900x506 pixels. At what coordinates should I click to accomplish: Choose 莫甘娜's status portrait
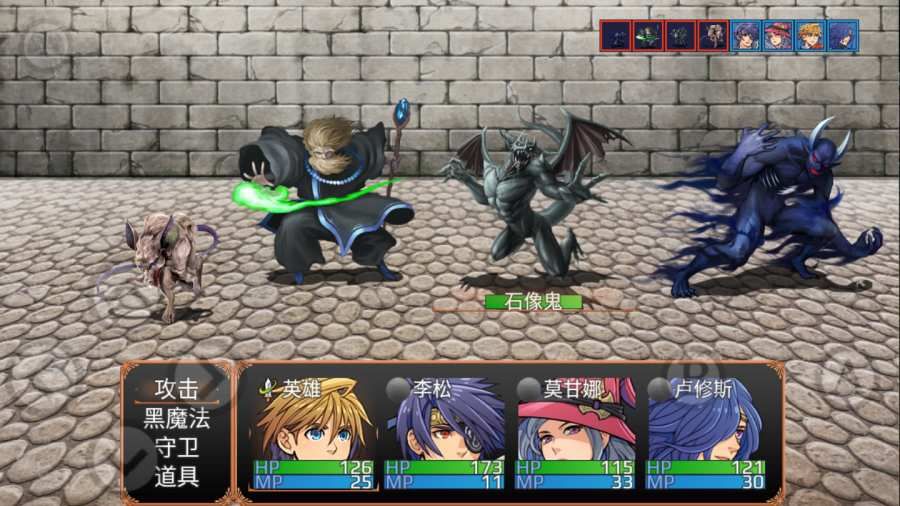coord(575,432)
